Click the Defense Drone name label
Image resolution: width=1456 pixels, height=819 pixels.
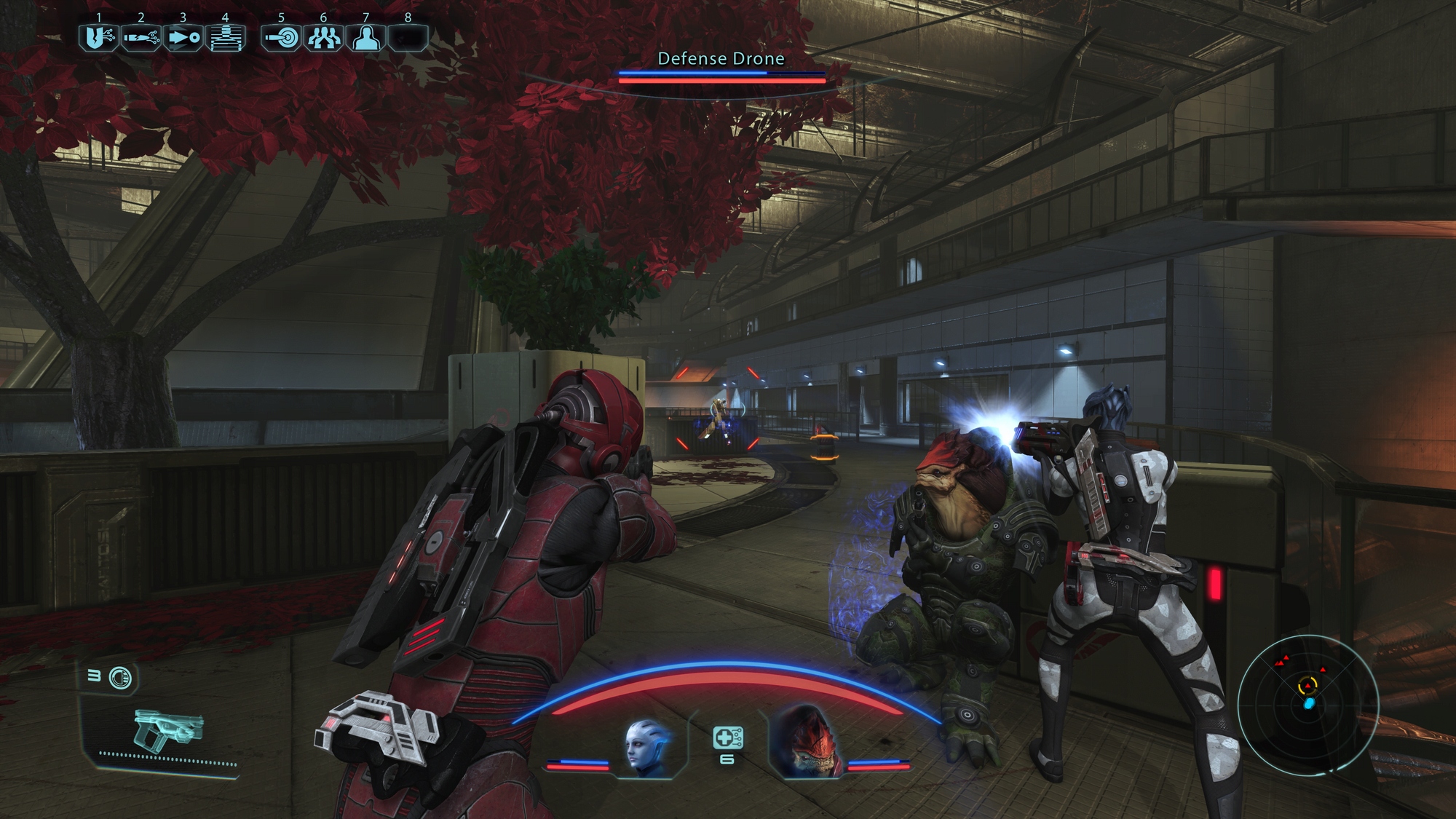(721, 59)
